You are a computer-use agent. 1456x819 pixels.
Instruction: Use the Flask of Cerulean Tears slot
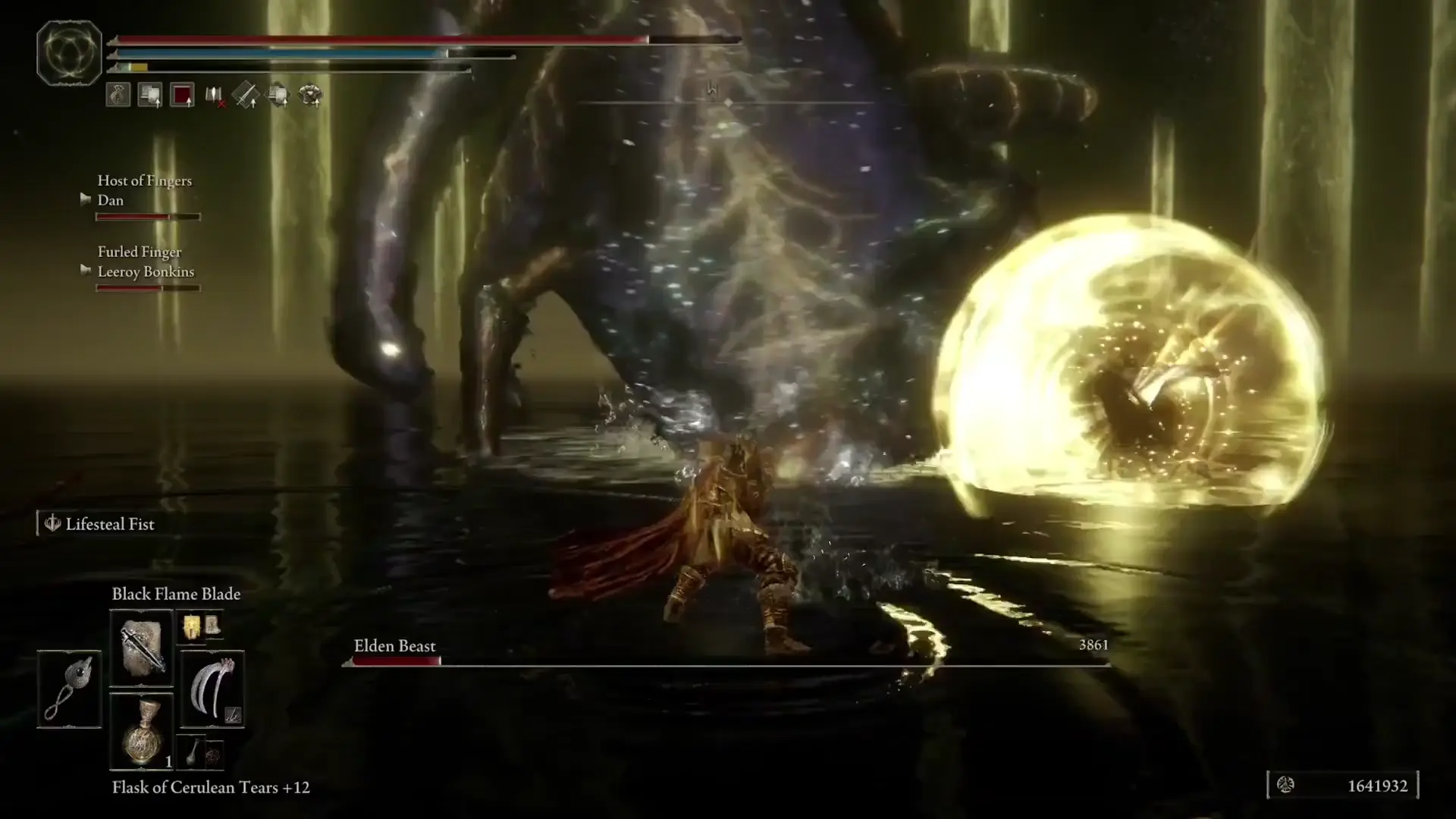click(142, 733)
